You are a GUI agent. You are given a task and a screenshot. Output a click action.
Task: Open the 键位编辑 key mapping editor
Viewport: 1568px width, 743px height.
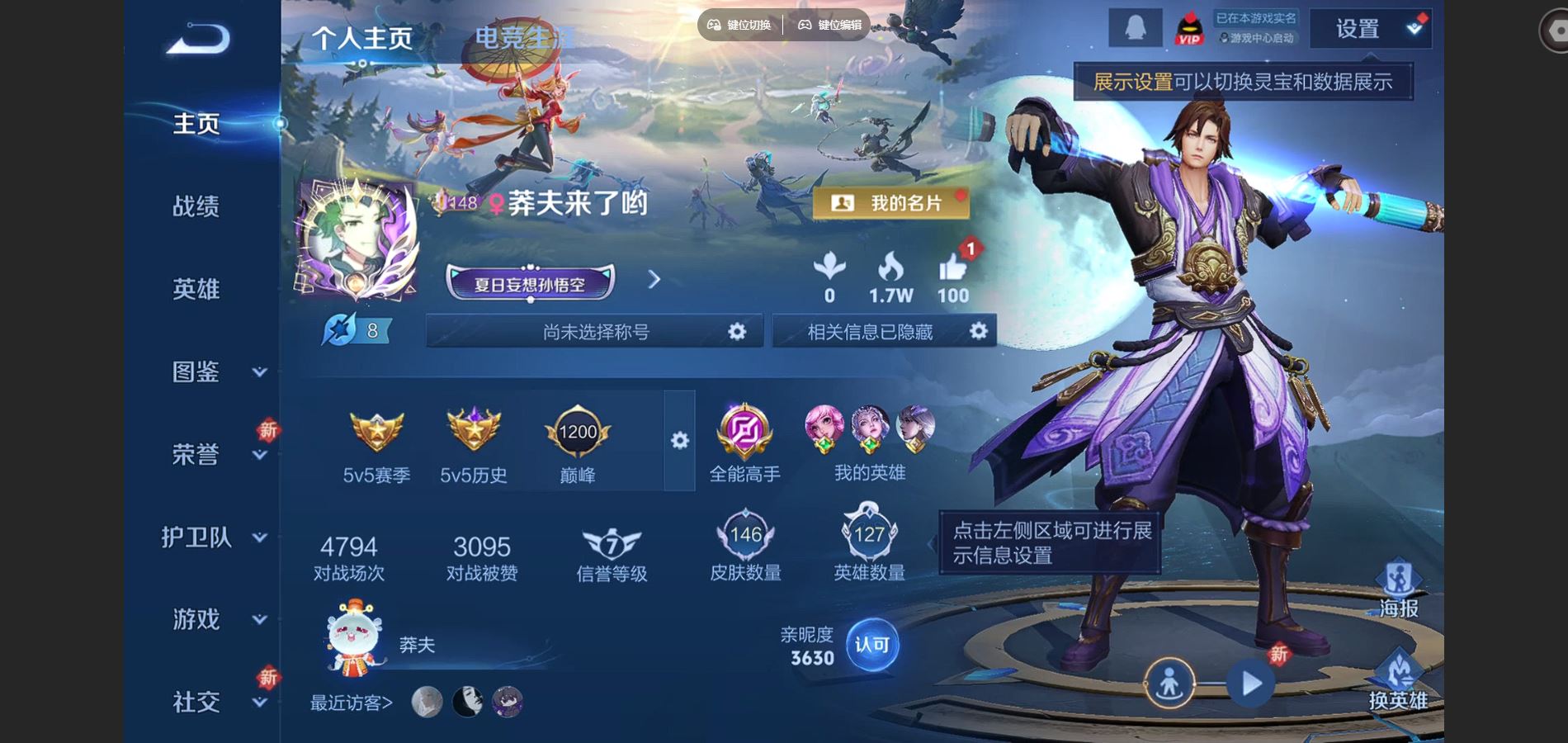[x=829, y=25]
